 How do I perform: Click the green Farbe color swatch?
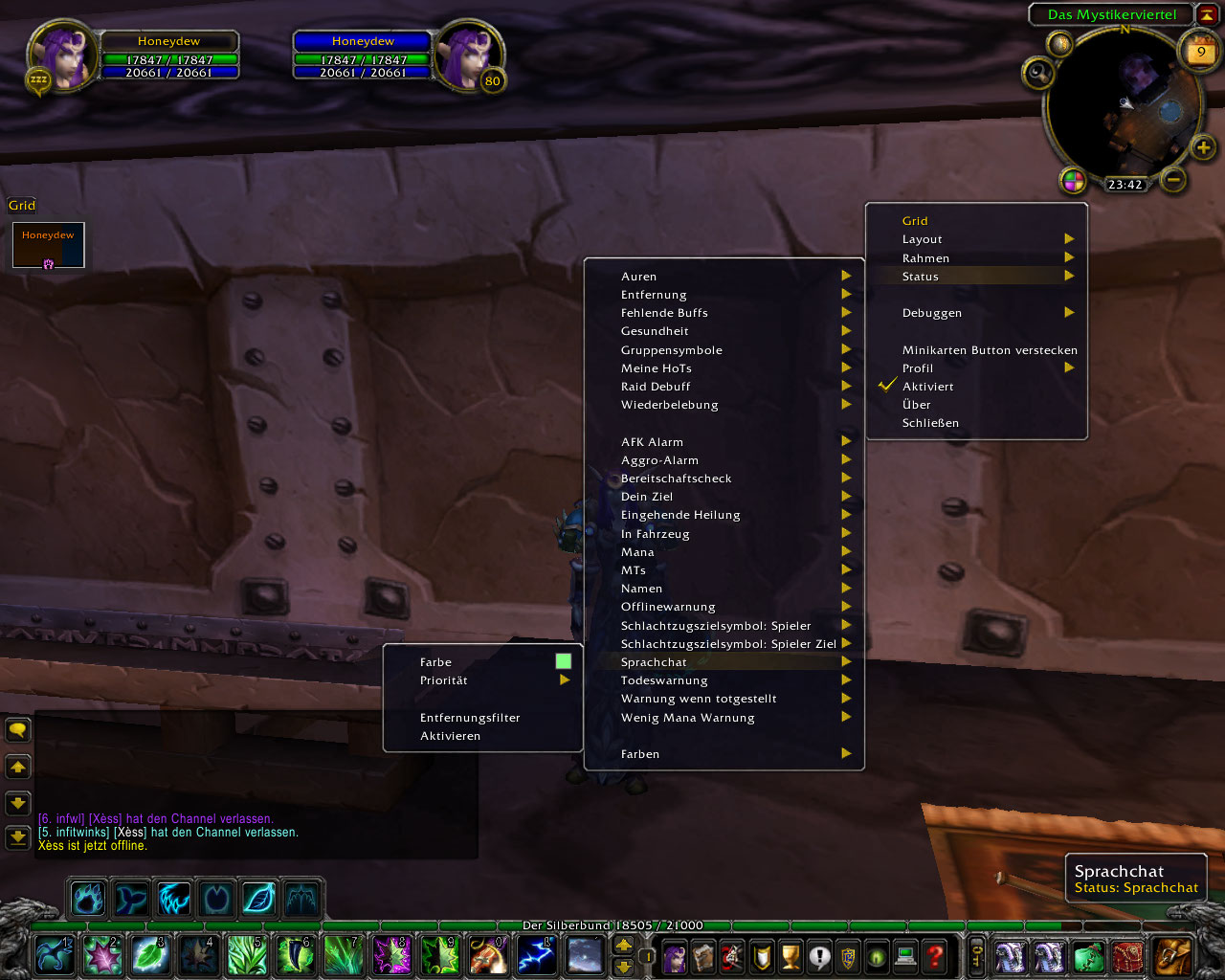(563, 661)
